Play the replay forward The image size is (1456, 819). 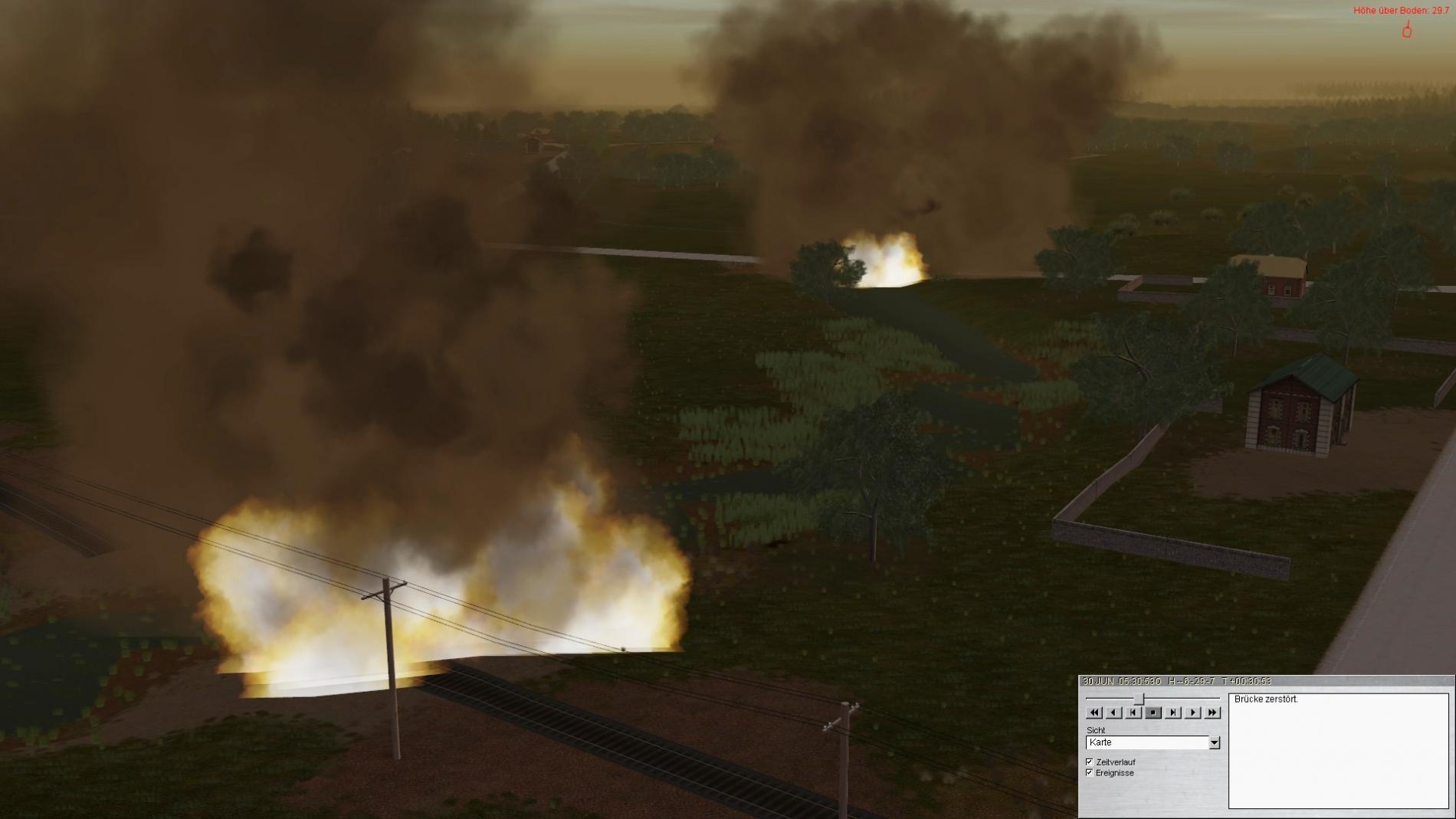pyautogui.click(x=1192, y=713)
